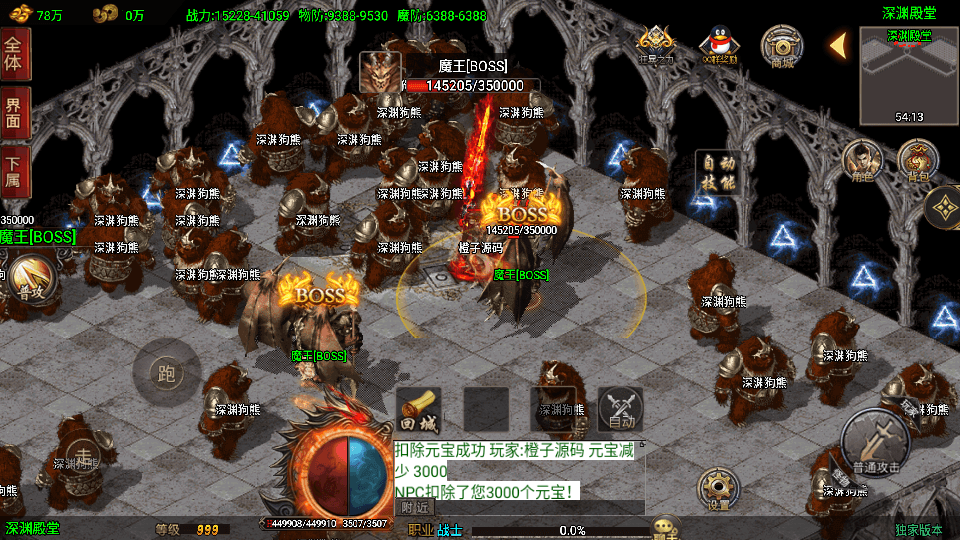960x540 pixels.
Task: Tap the 普通攻击 sword attack button
Action: pos(875,442)
